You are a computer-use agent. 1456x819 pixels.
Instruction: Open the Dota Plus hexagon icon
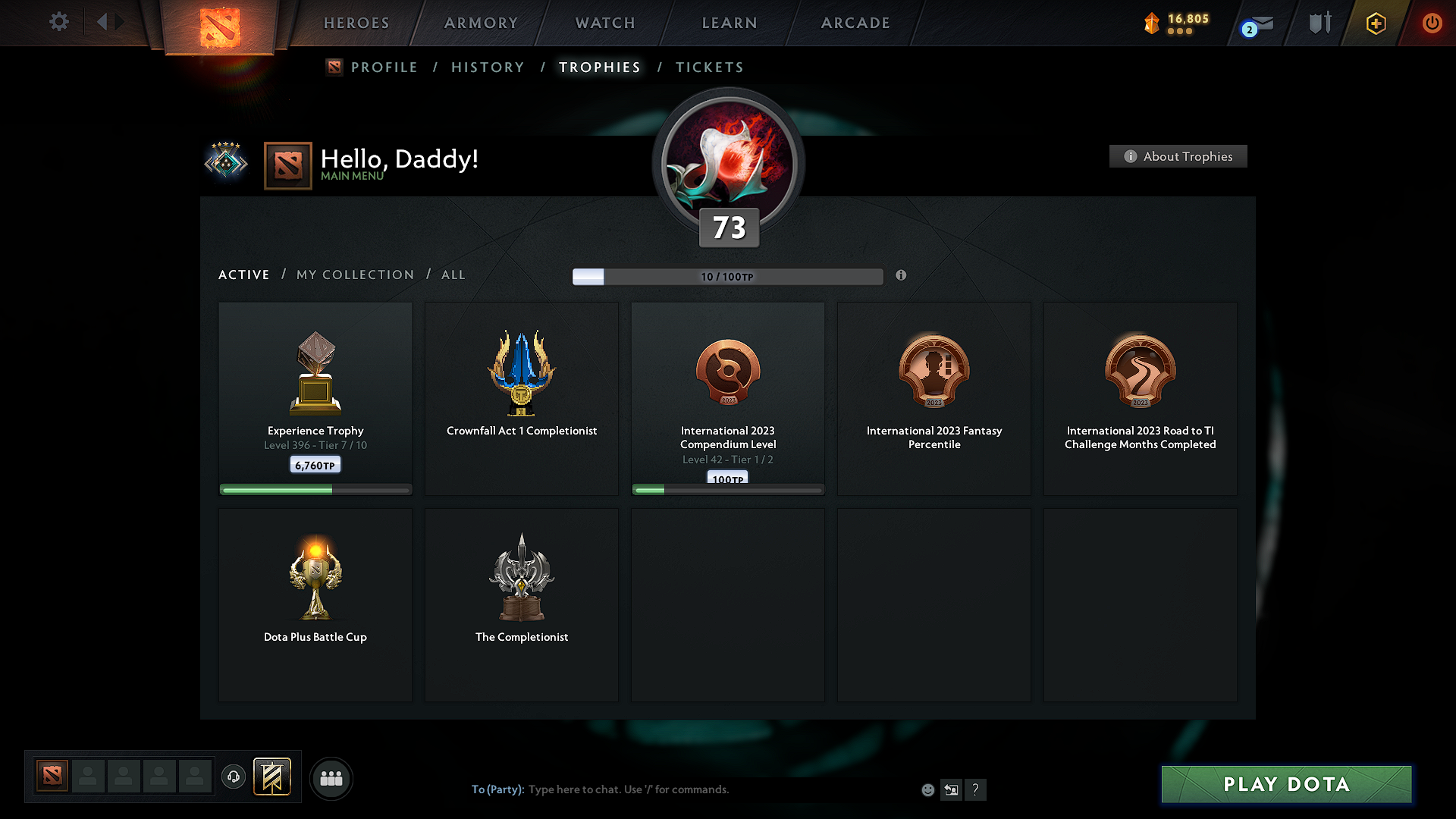pyautogui.click(x=1375, y=23)
